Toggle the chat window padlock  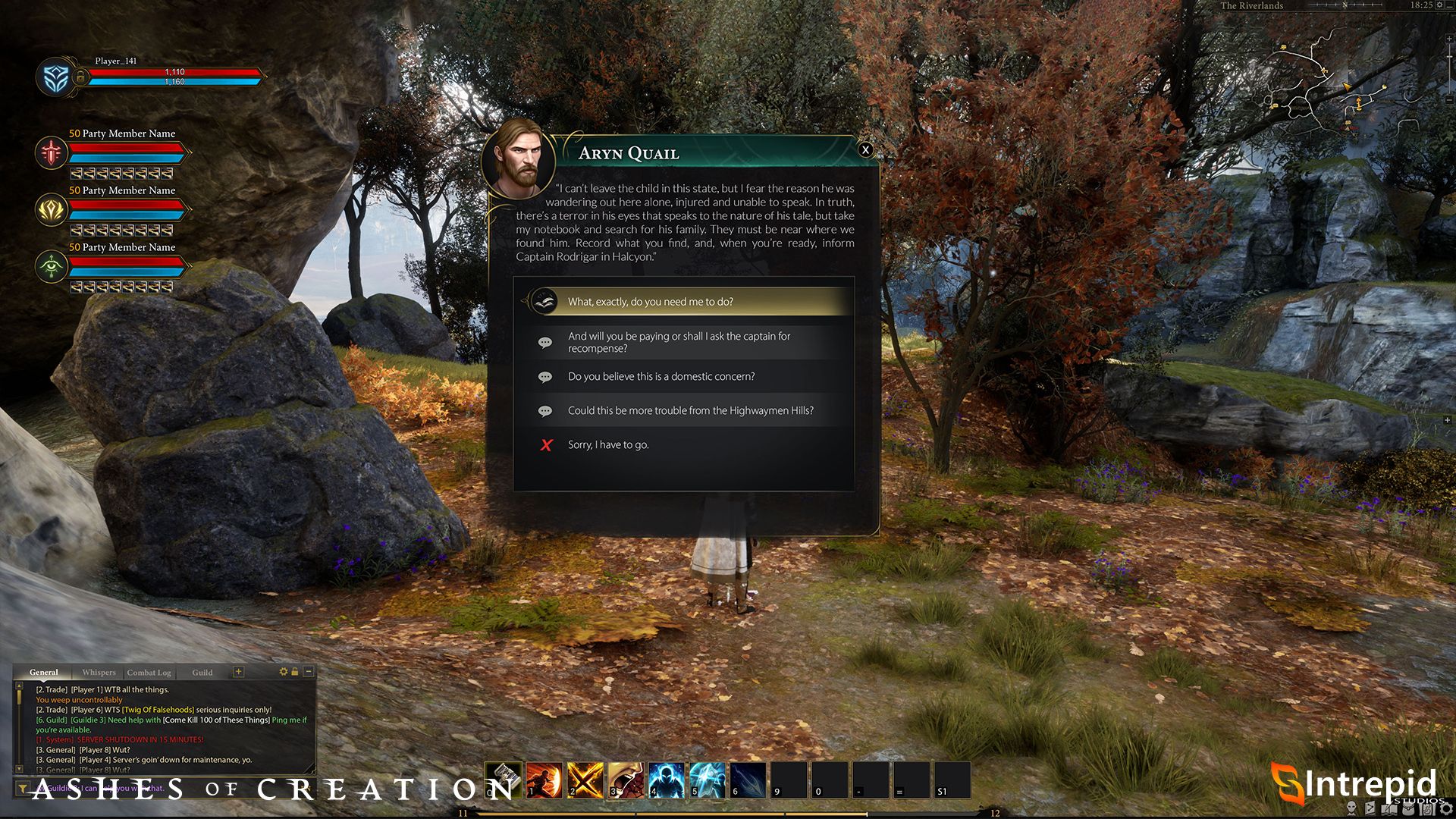point(295,672)
